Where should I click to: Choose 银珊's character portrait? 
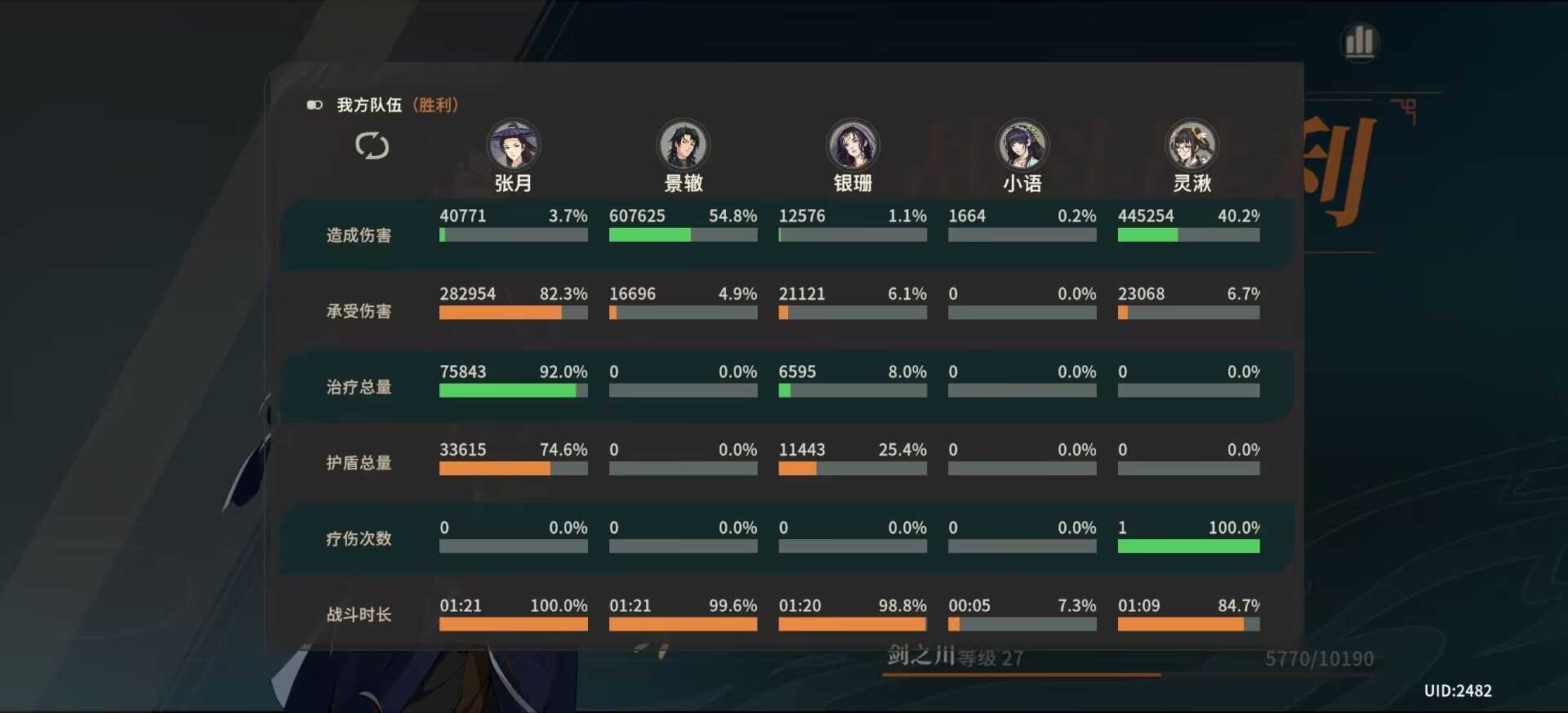point(853,146)
